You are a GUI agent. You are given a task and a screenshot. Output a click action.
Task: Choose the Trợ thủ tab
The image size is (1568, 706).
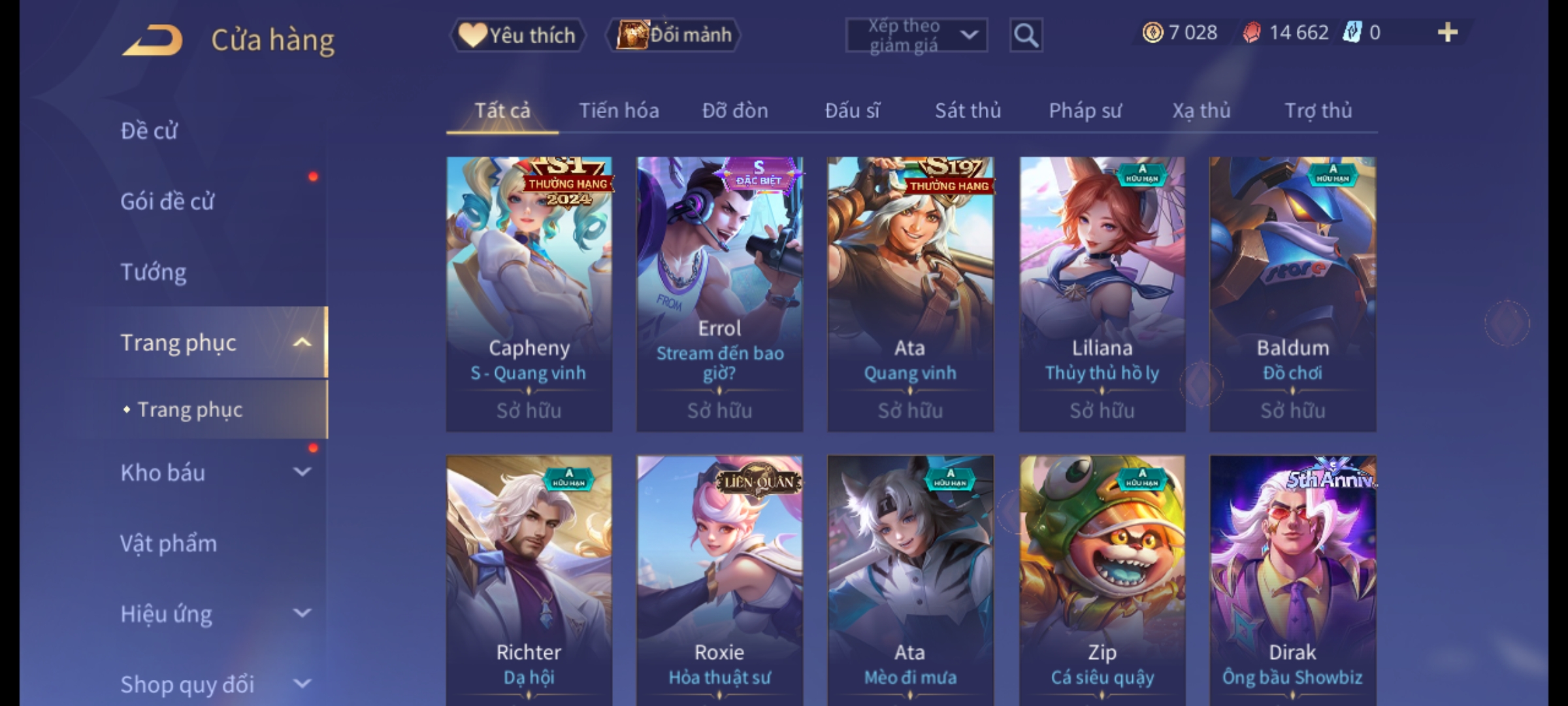[x=1318, y=110]
